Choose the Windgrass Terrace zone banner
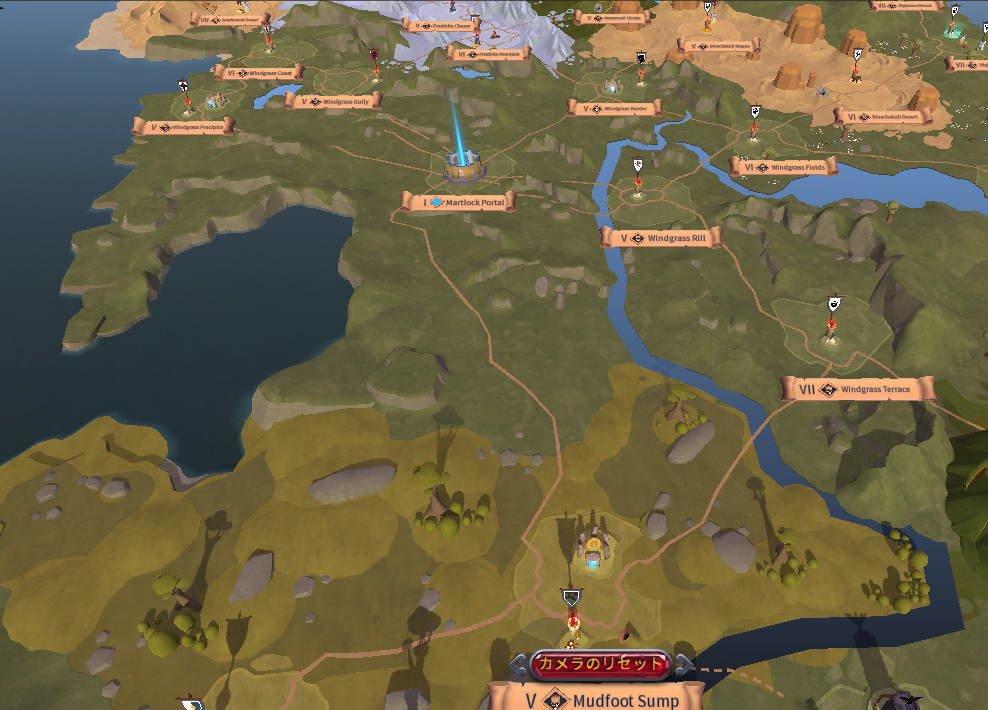Image resolution: width=988 pixels, height=710 pixels. tap(859, 389)
